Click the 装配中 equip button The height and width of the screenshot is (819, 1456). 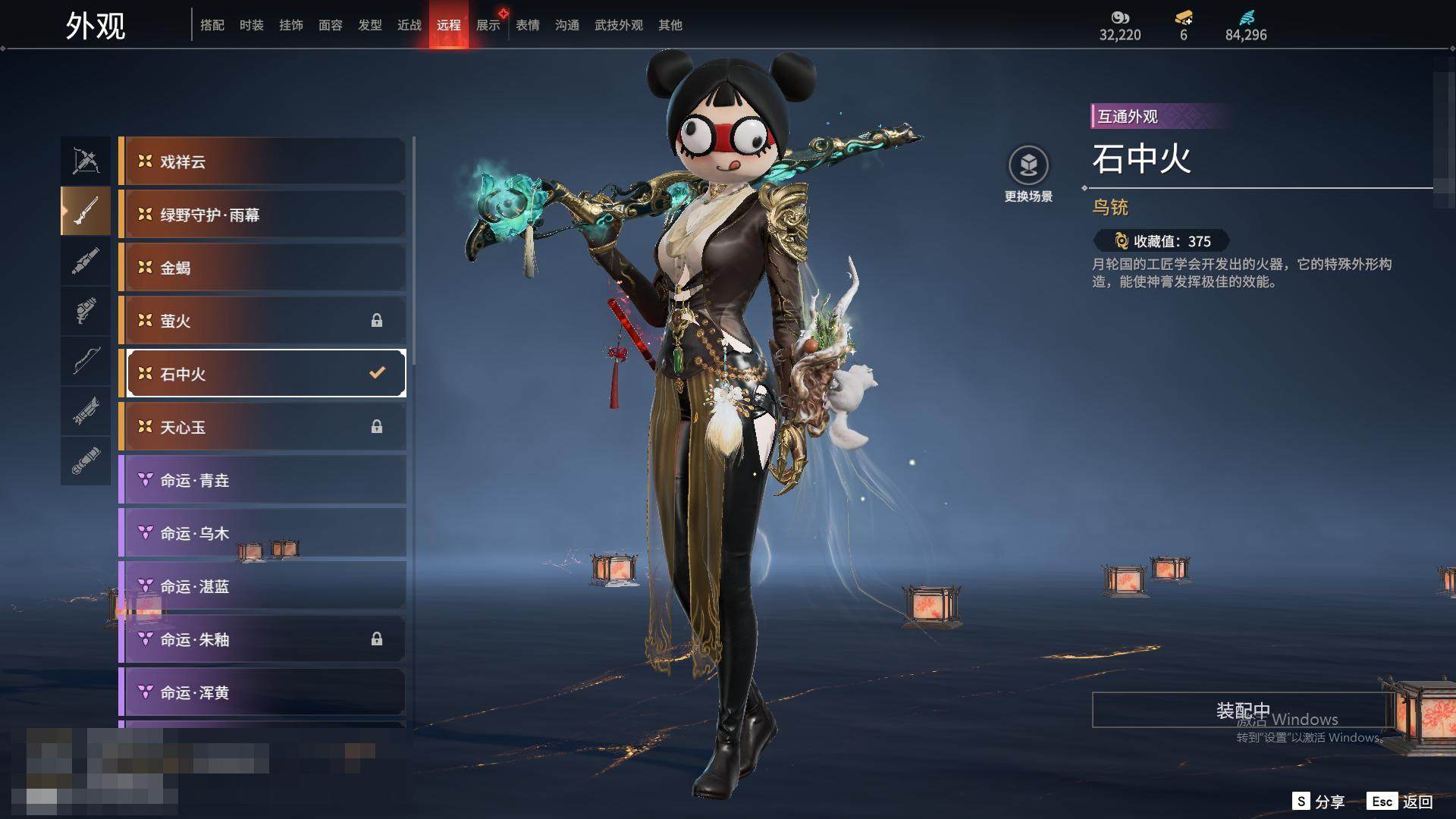1242,710
